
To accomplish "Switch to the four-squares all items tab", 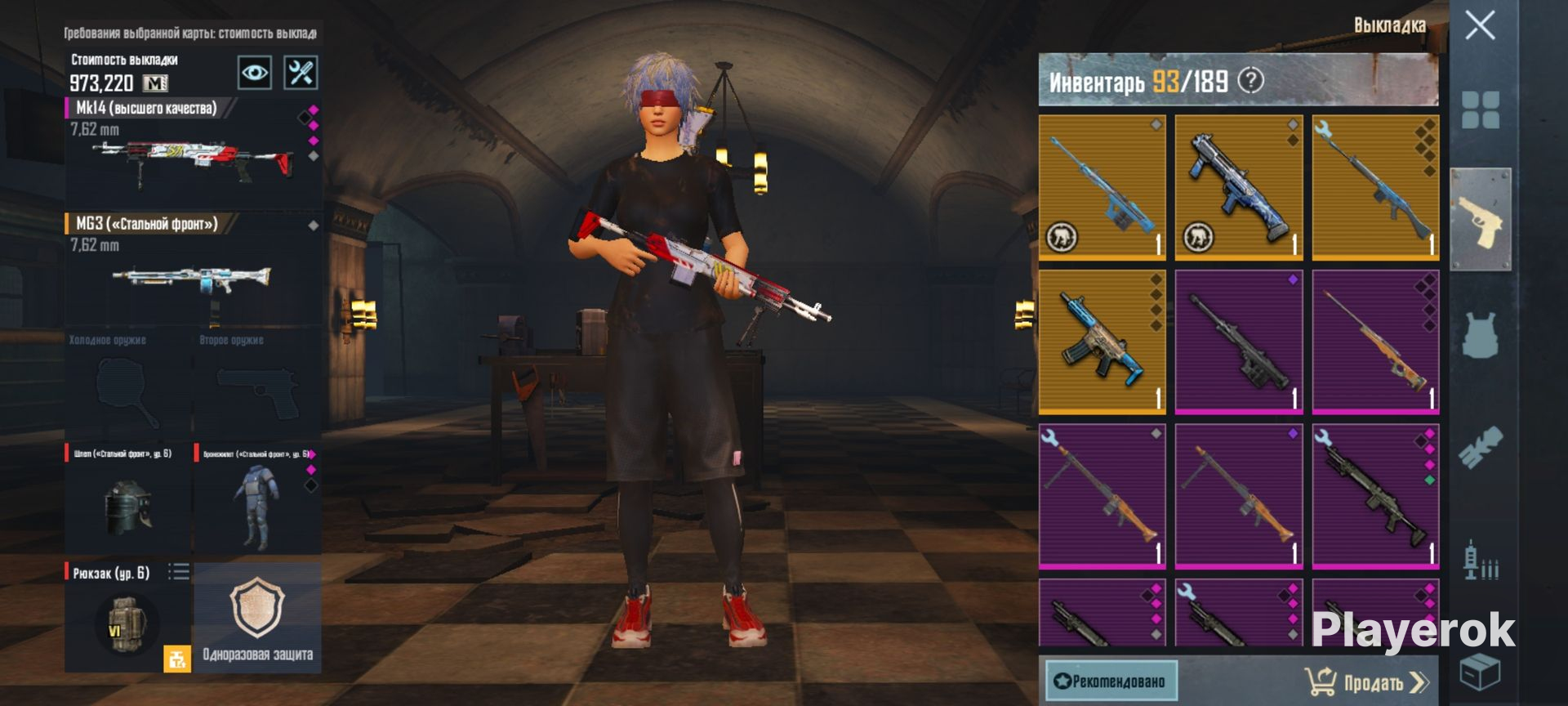I will click(x=1480, y=110).
